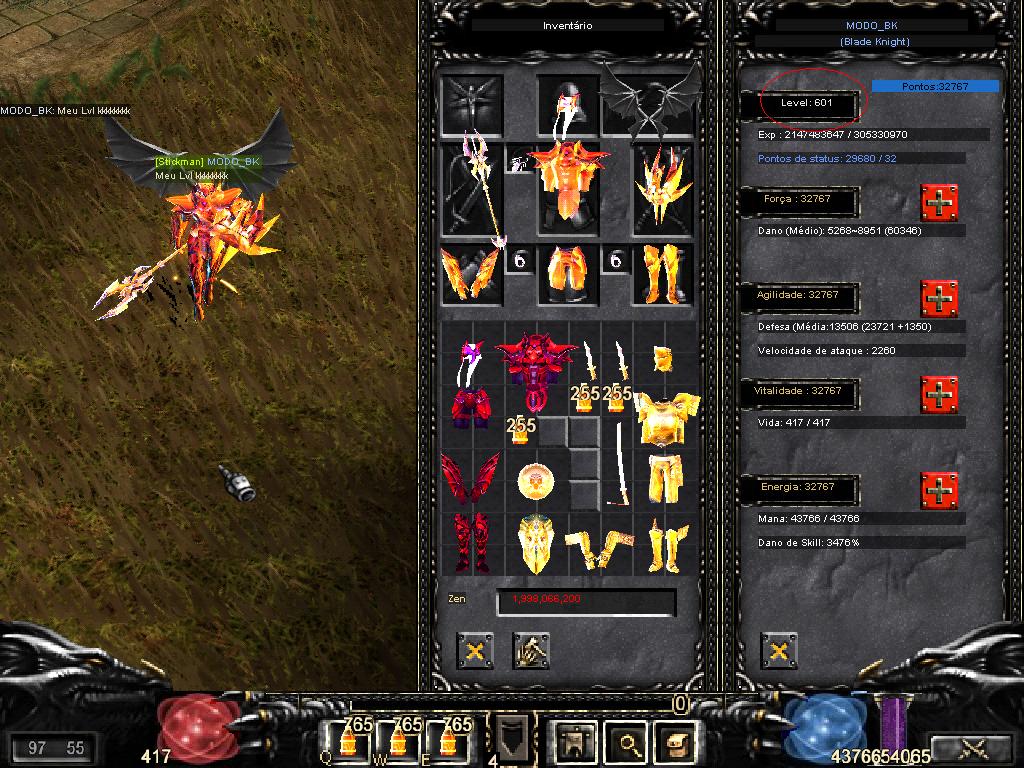The width and height of the screenshot is (1024, 768).
Task: Choose the red wings in the inventory grid
Action: point(469,478)
